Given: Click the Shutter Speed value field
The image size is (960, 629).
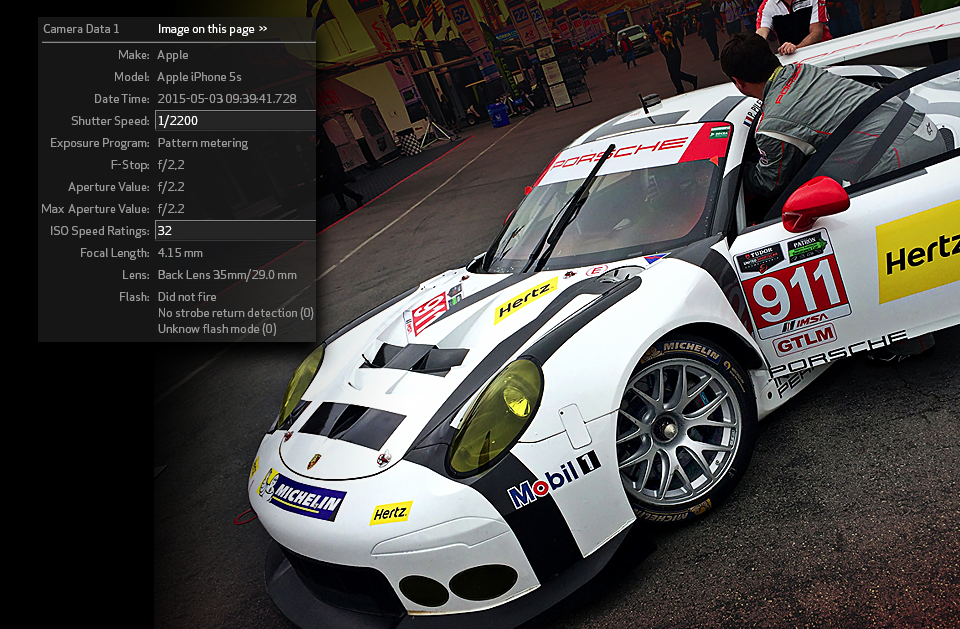Looking at the screenshot, I should pos(235,121).
